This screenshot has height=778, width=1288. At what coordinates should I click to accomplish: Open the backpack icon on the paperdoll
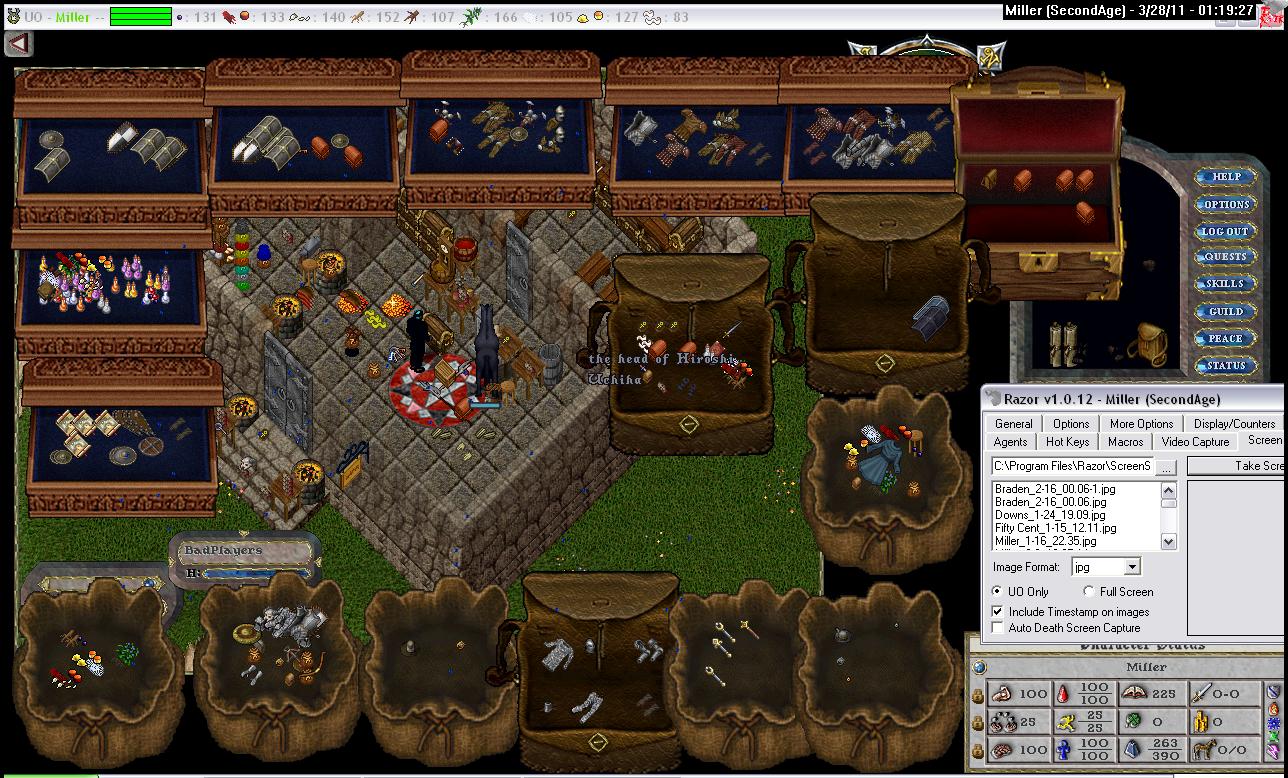pos(1150,344)
